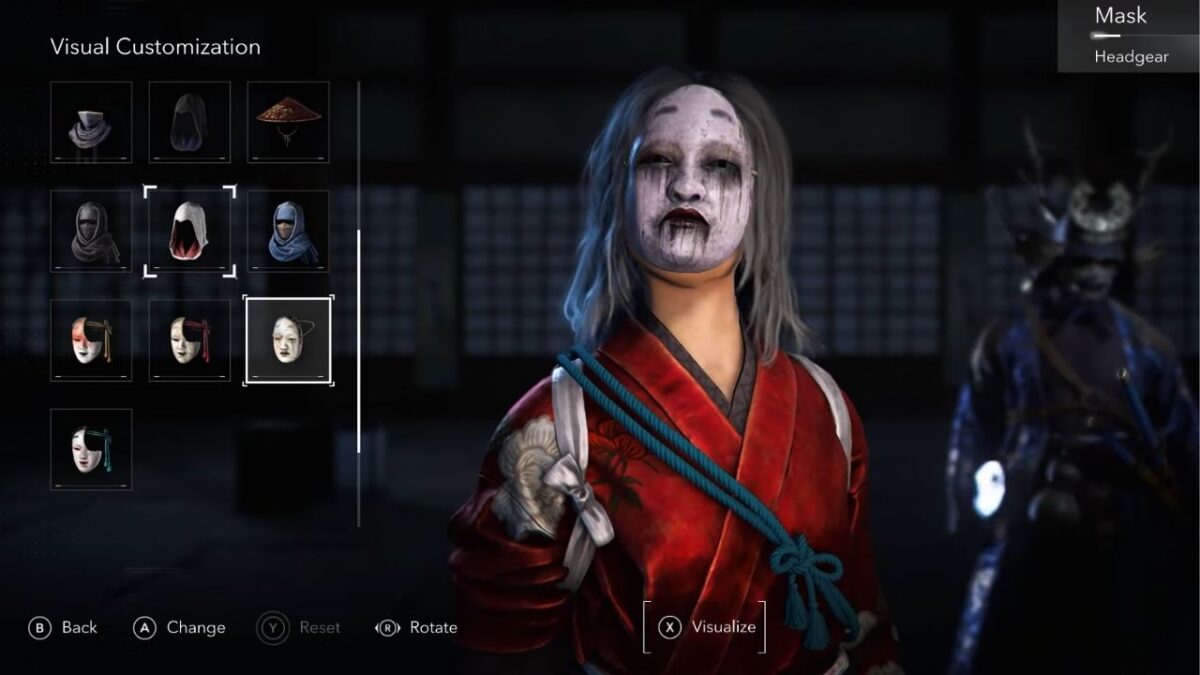1200x675 pixels.
Task: Choose the mask with red ribbon
Action: 190,340
